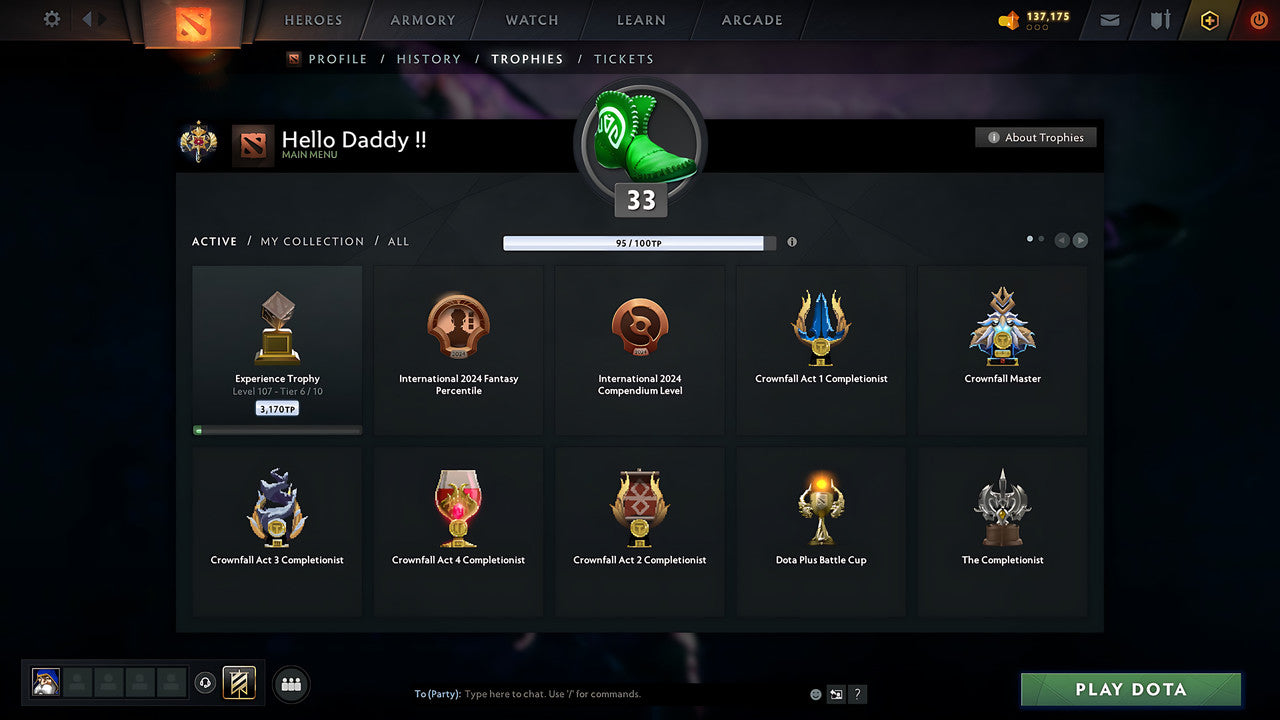Select the MY COLLECTION filter
1280x720 pixels.
(x=311, y=241)
